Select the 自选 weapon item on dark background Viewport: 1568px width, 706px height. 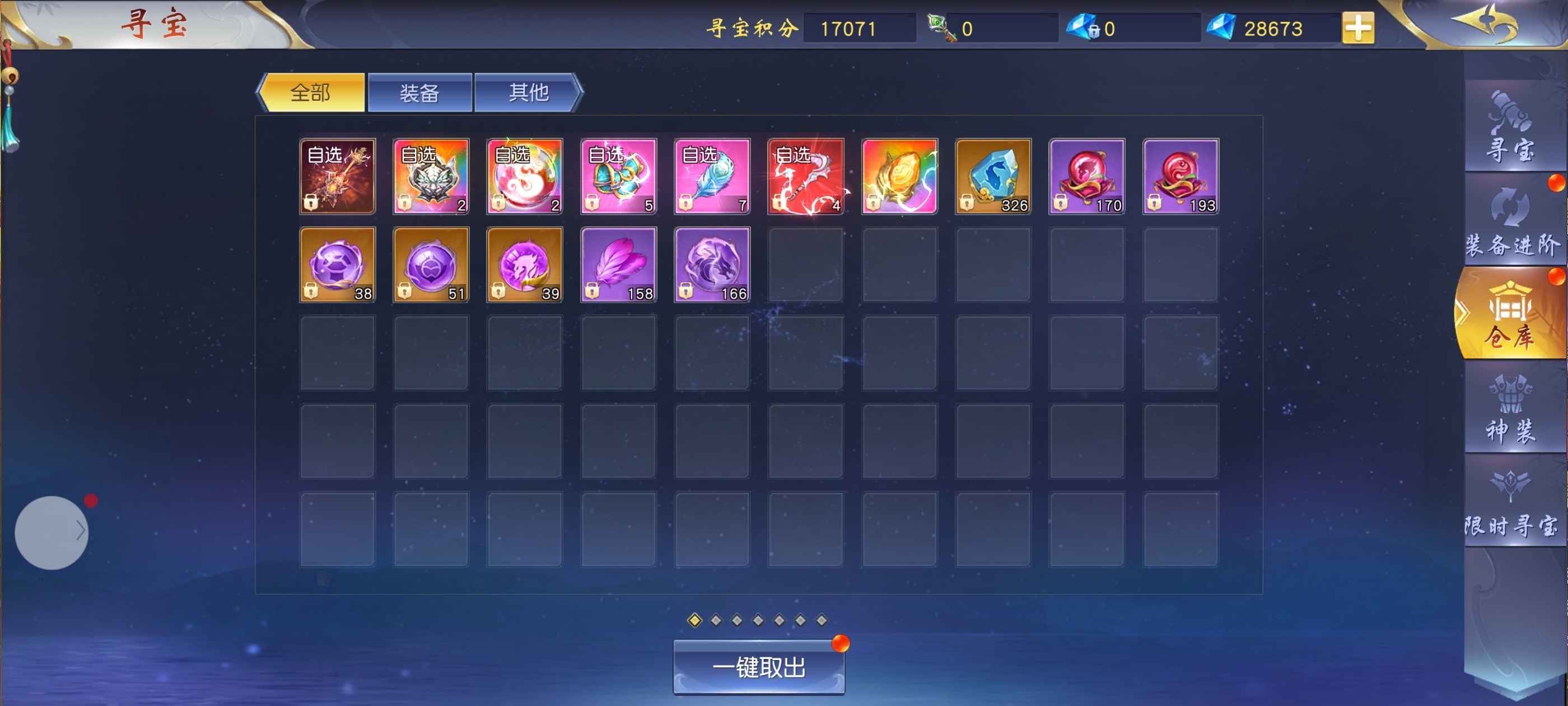click(337, 176)
